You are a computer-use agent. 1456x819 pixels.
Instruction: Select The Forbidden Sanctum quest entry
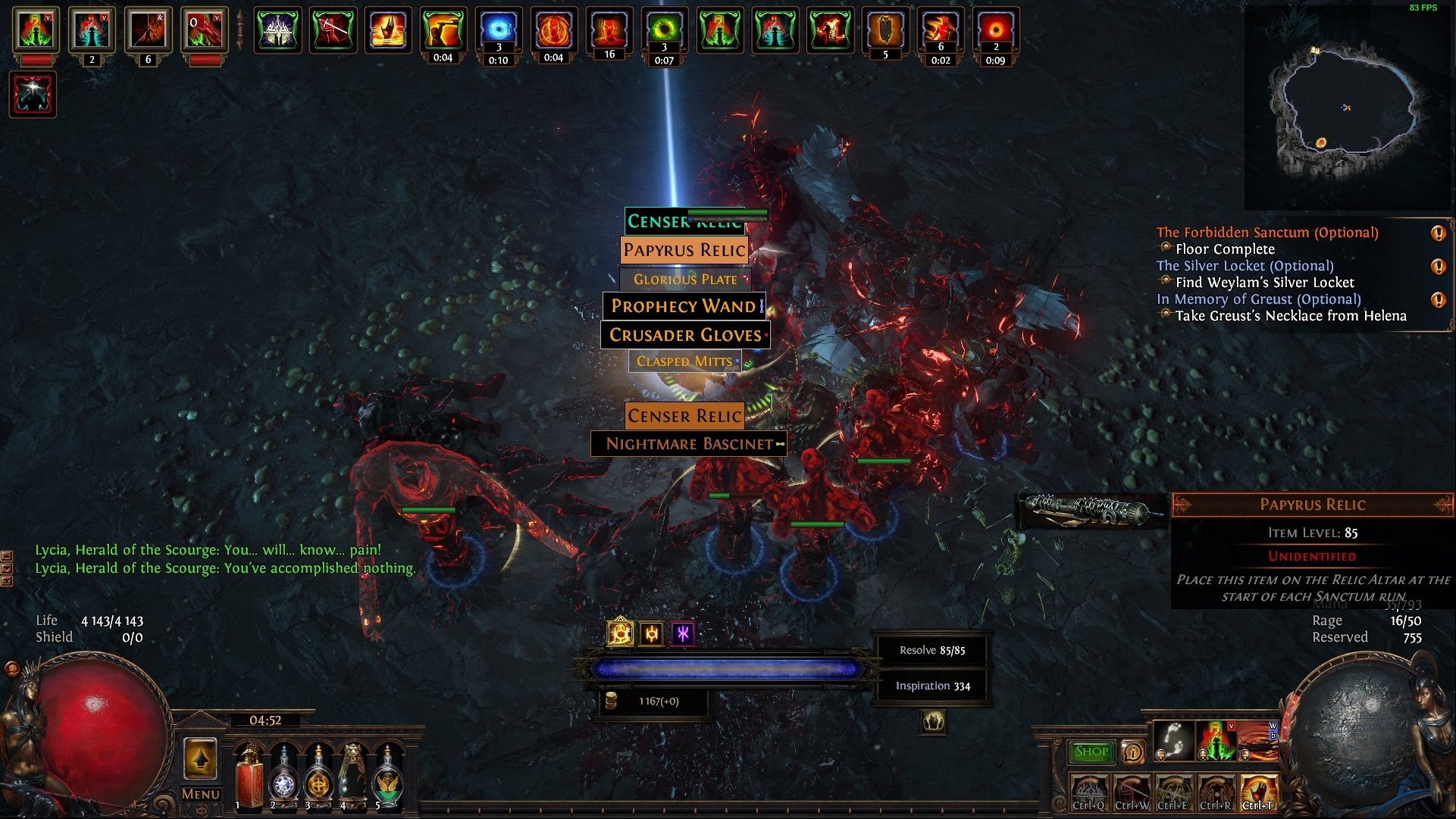coord(1267,233)
